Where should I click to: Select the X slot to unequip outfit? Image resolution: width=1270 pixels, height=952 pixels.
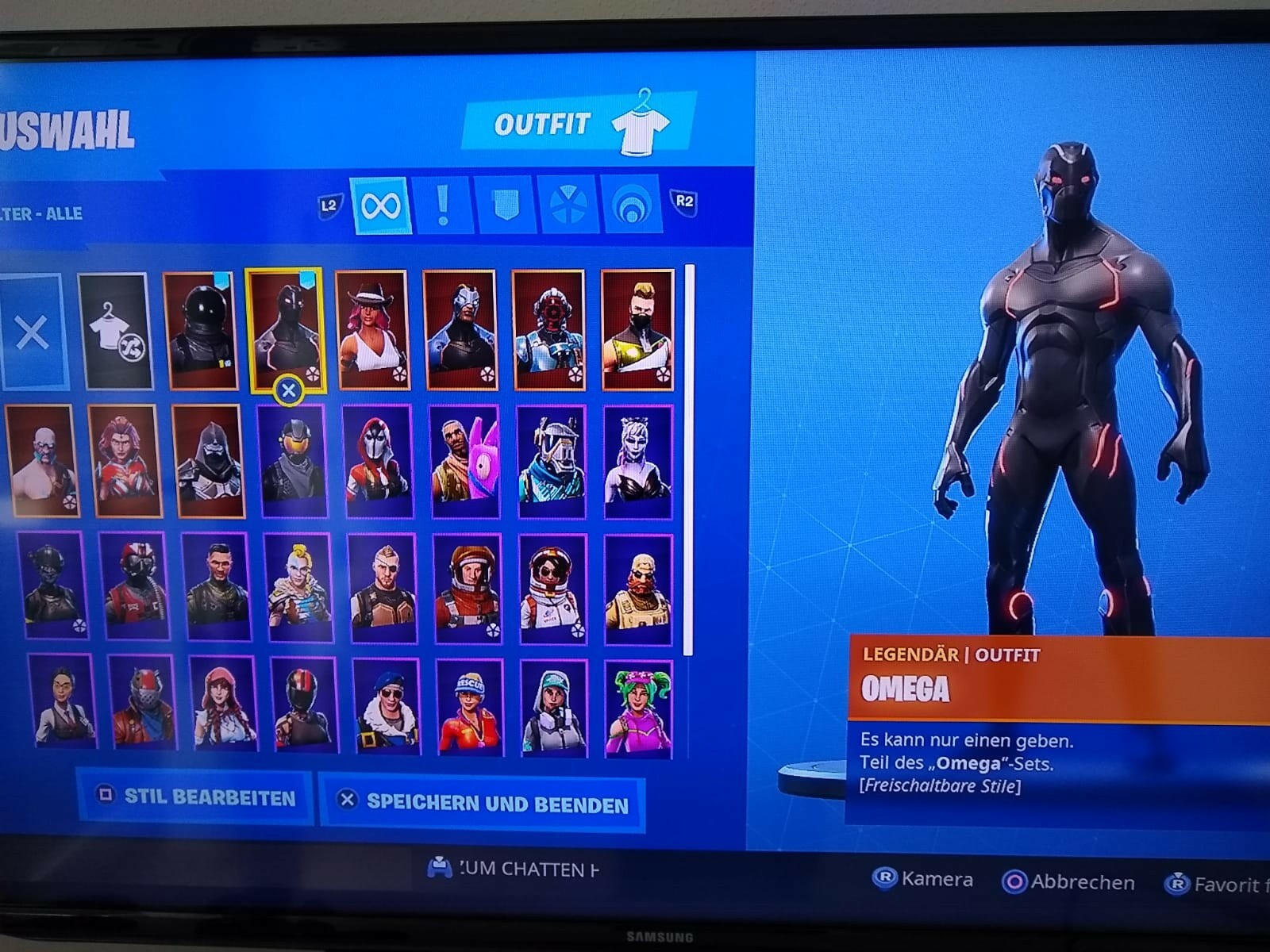coord(30,333)
